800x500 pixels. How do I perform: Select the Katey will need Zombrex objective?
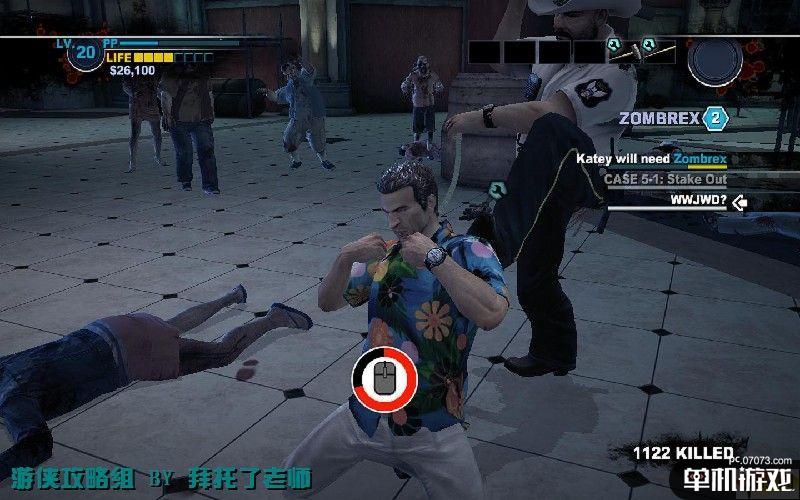pyautogui.click(x=651, y=158)
